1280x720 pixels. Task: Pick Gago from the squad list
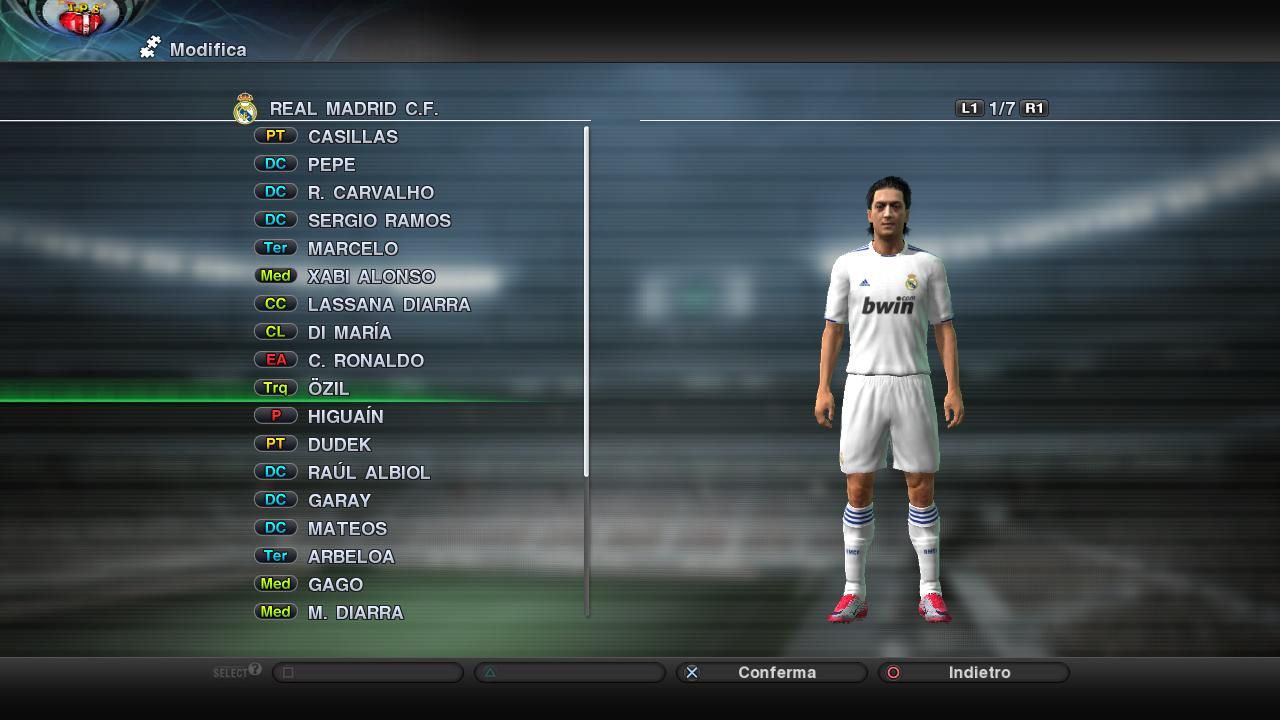pyautogui.click(x=335, y=585)
